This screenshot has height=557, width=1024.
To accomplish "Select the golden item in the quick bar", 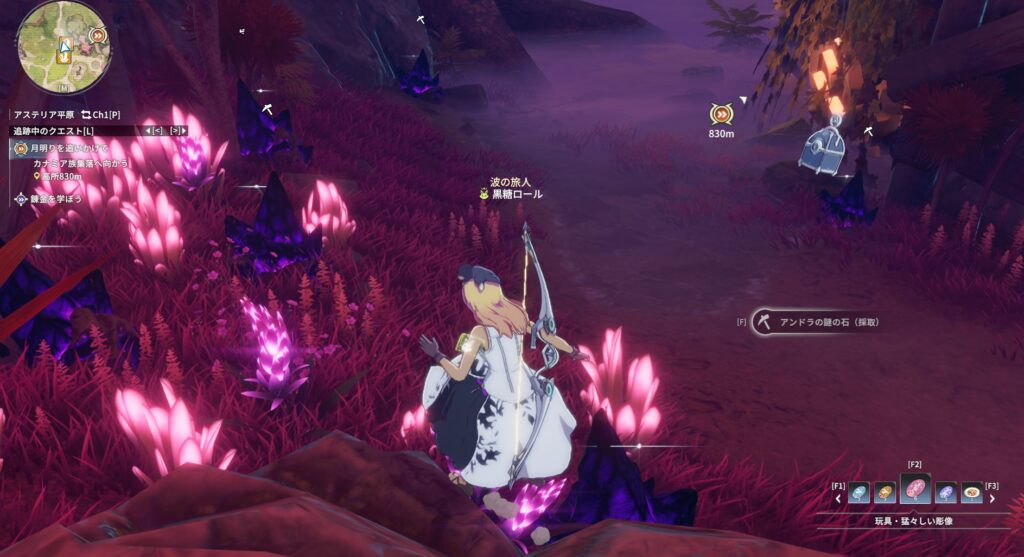I will [x=885, y=492].
